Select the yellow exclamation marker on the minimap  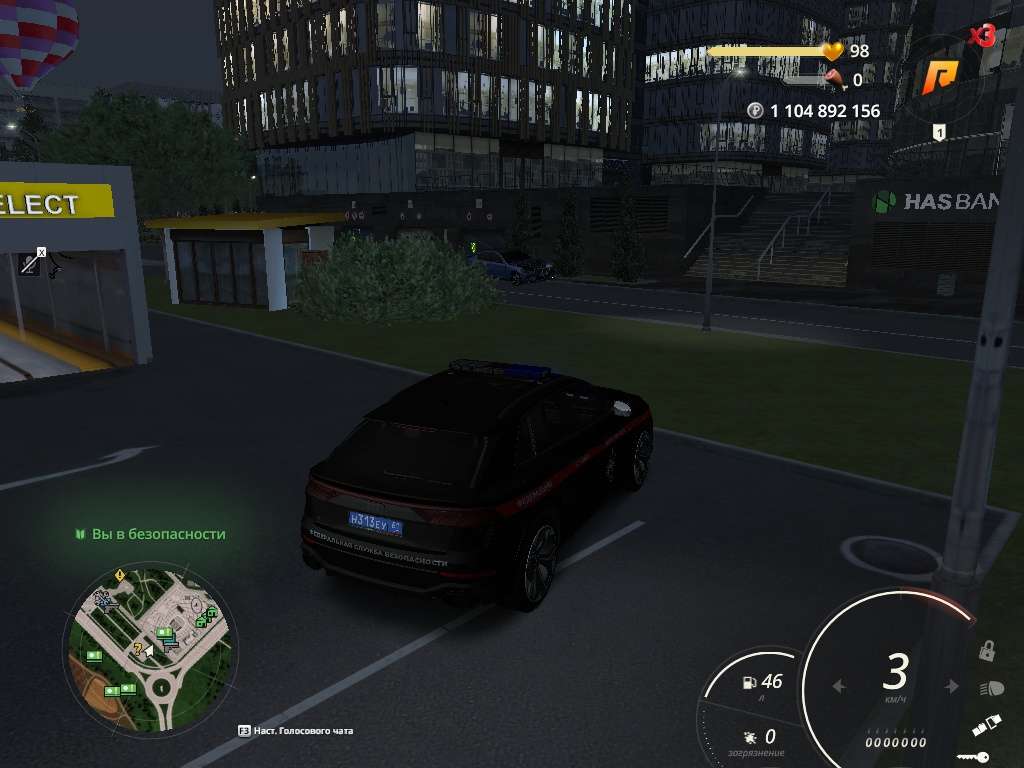click(x=120, y=575)
